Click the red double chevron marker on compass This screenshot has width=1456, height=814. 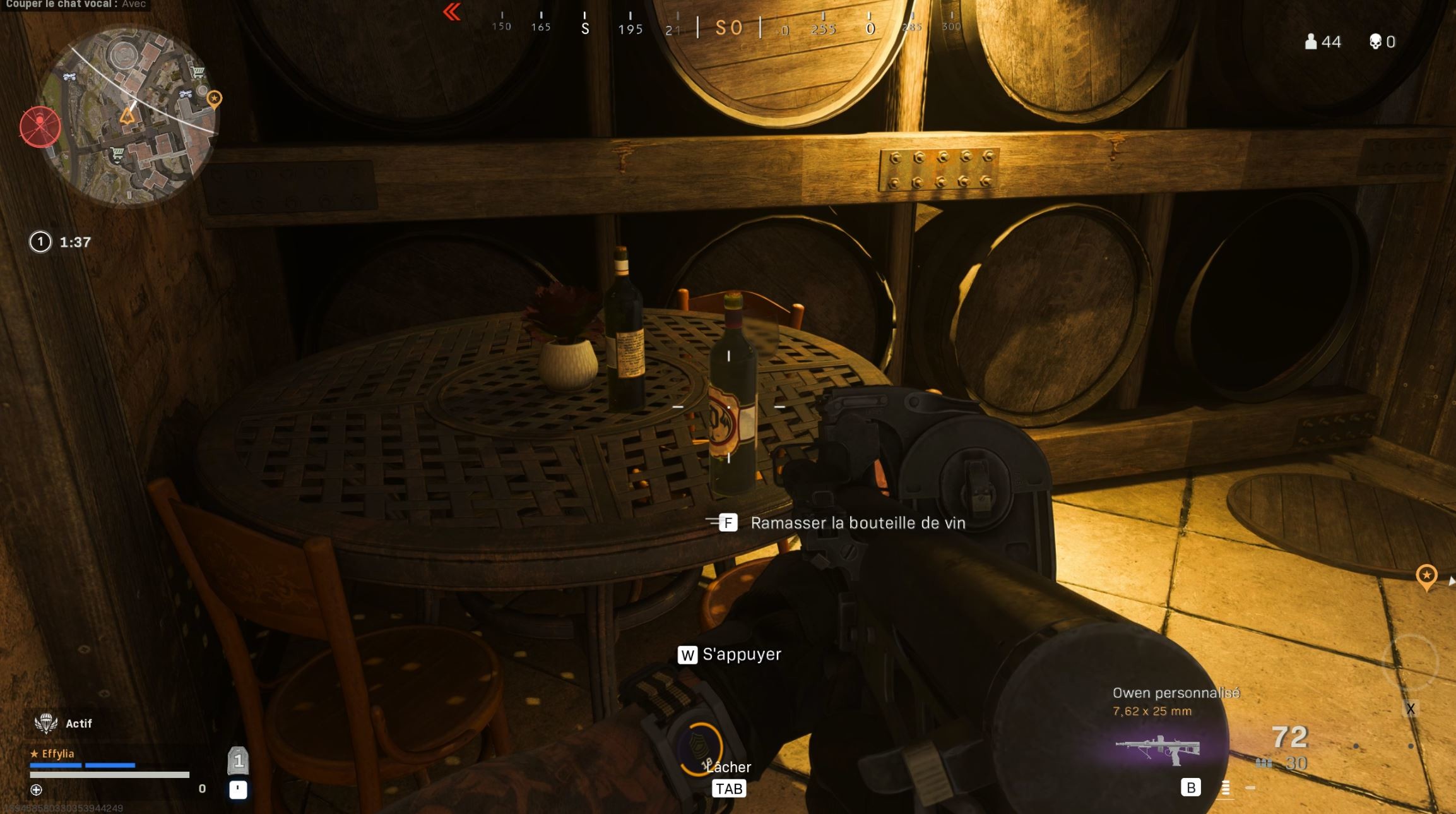pyautogui.click(x=451, y=13)
